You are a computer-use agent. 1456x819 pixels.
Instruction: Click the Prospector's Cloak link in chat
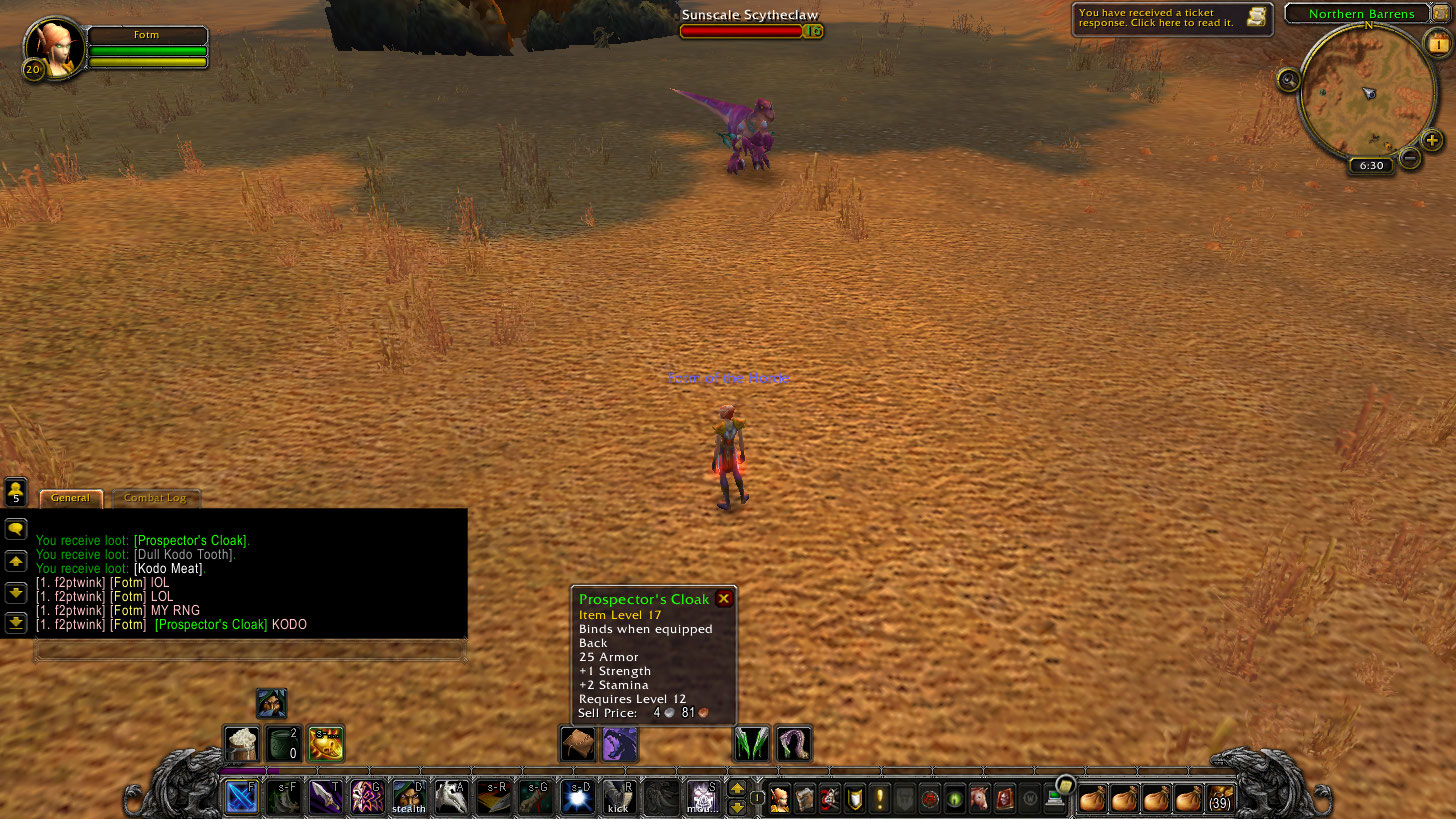pyautogui.click(x=210, y=625)
